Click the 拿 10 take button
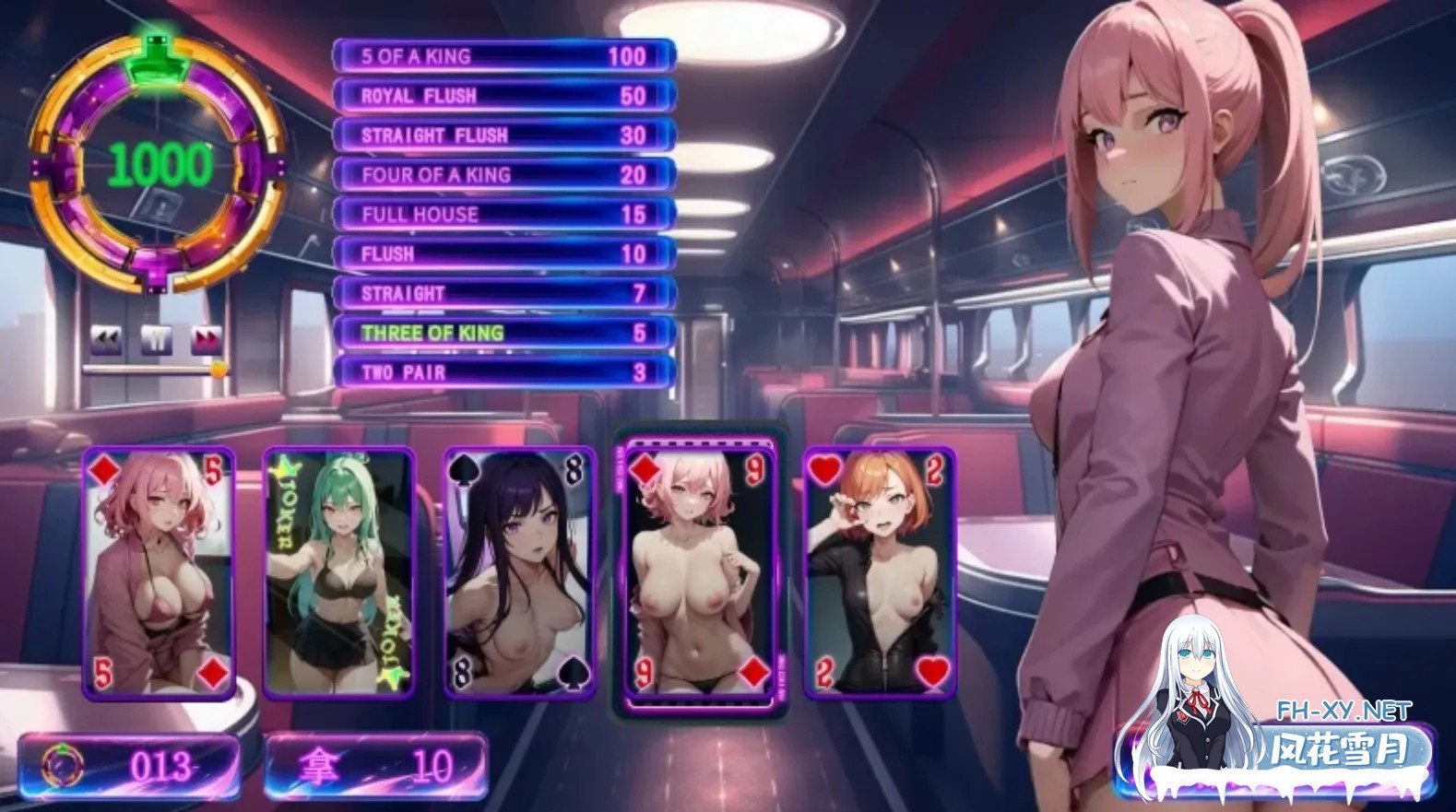This screenshot has height=812, width=1456. (x=376, y=766)
